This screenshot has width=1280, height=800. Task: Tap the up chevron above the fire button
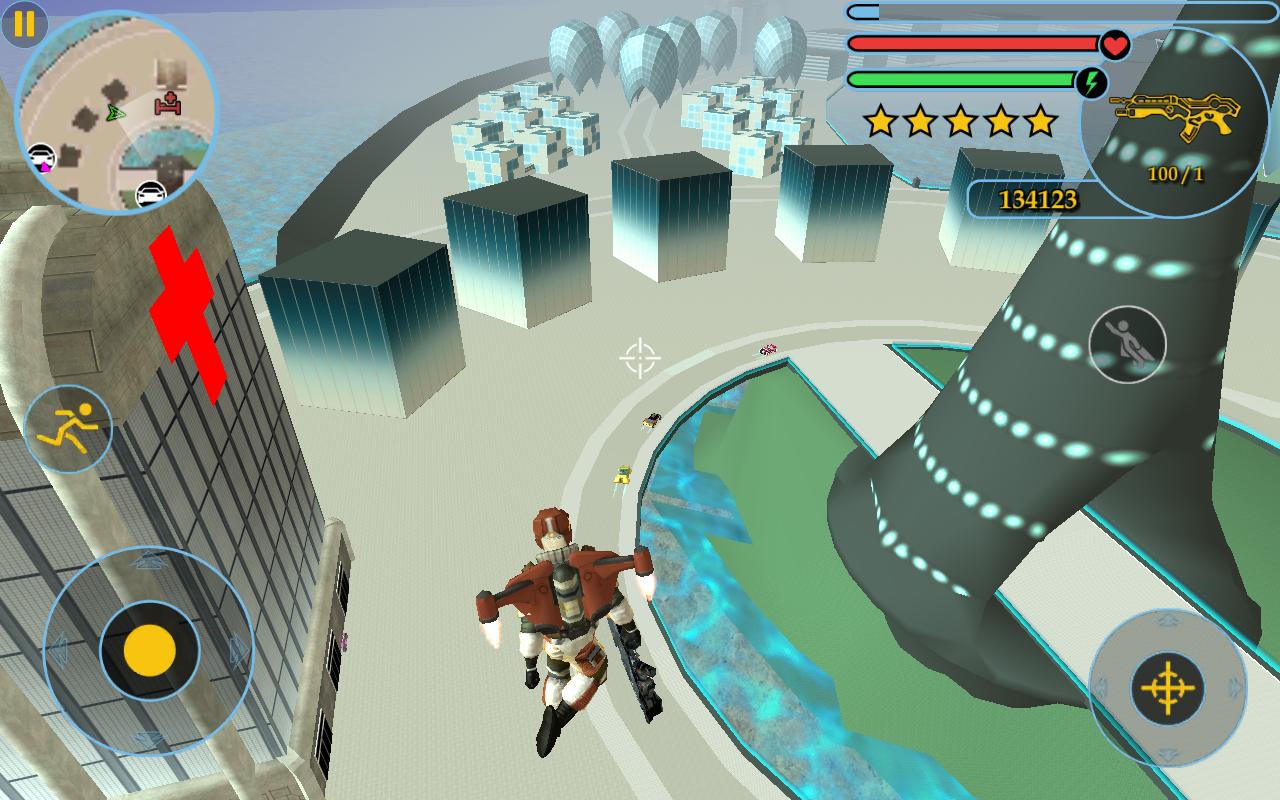(x=1168, y=621)
